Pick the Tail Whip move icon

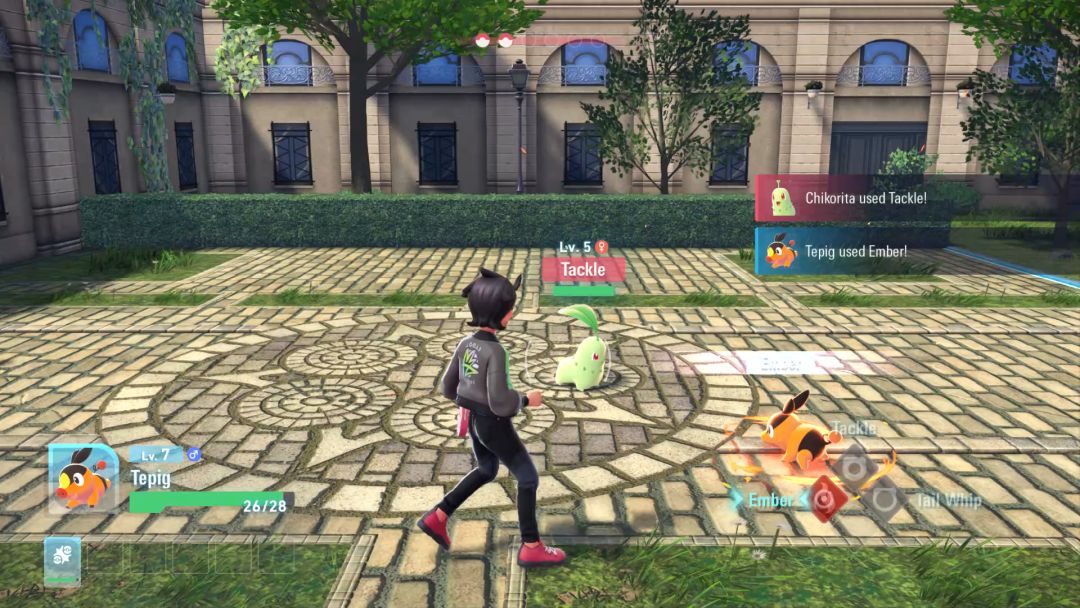click(x=885, y=499)
